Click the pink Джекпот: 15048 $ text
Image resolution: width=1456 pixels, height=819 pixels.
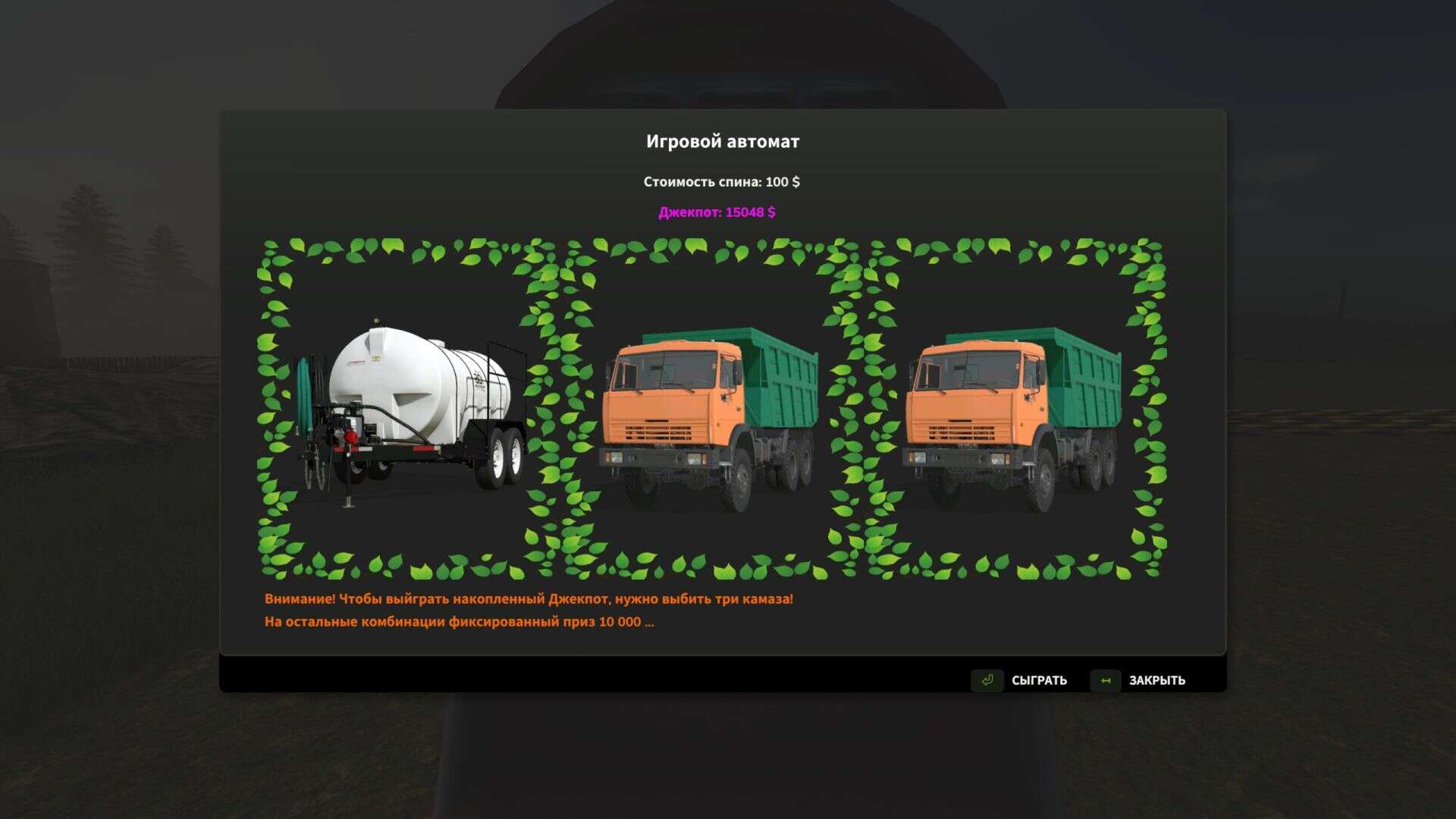[x=718, y=214]
